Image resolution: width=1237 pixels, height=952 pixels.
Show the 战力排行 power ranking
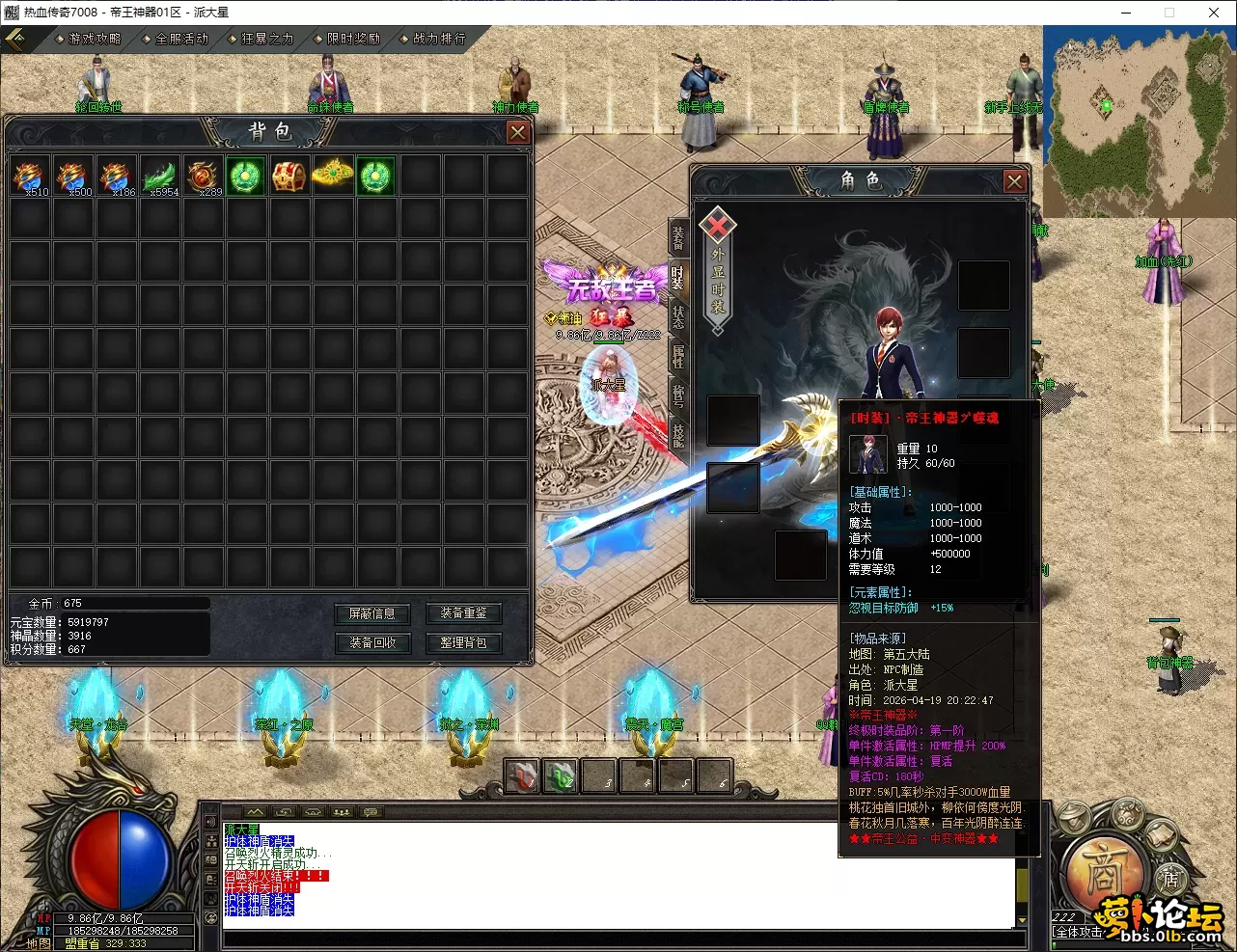pos(438,39)
